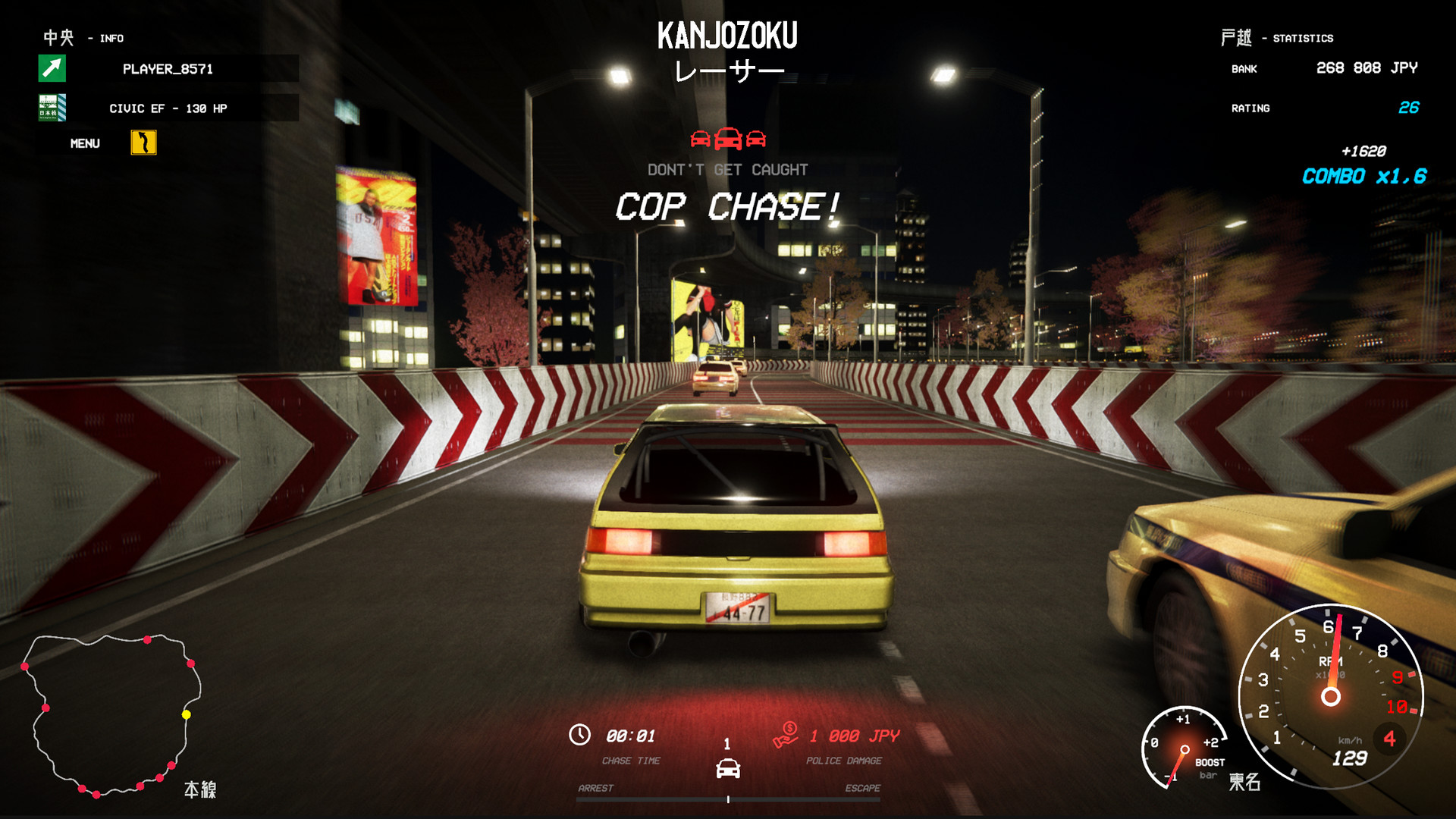
Task: Select the green directional arrow sign icon
Action: point(51,69)
